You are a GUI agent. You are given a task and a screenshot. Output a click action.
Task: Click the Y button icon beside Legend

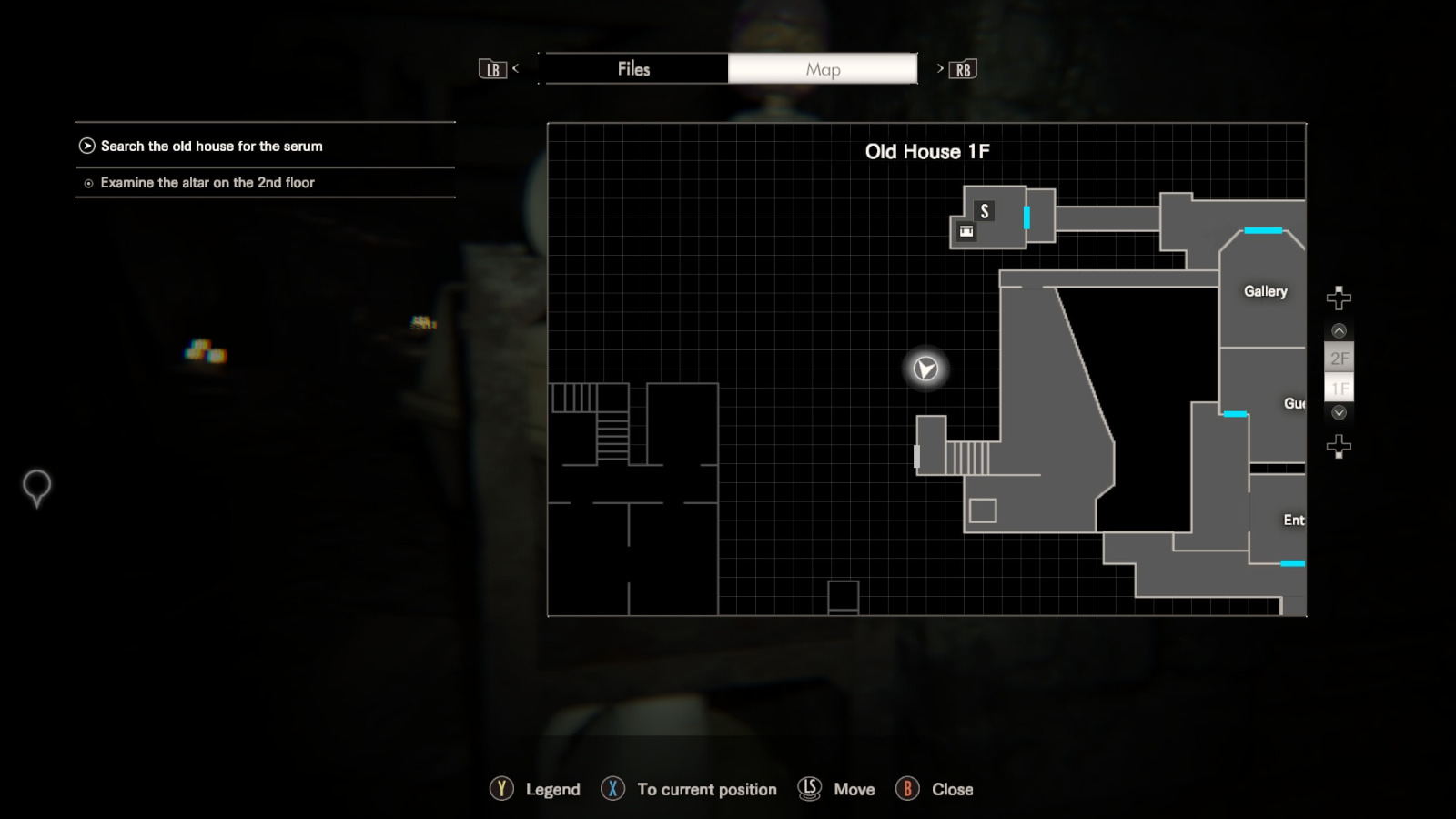click(500, 789)
